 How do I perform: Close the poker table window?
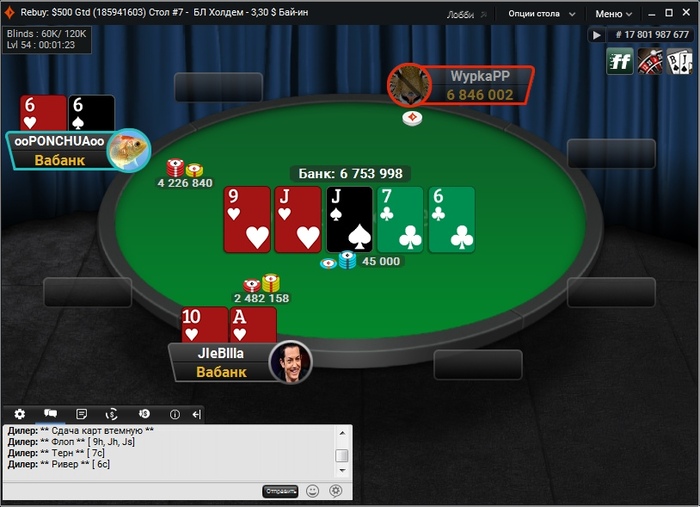pyautogui.click(x=683, y=14)
